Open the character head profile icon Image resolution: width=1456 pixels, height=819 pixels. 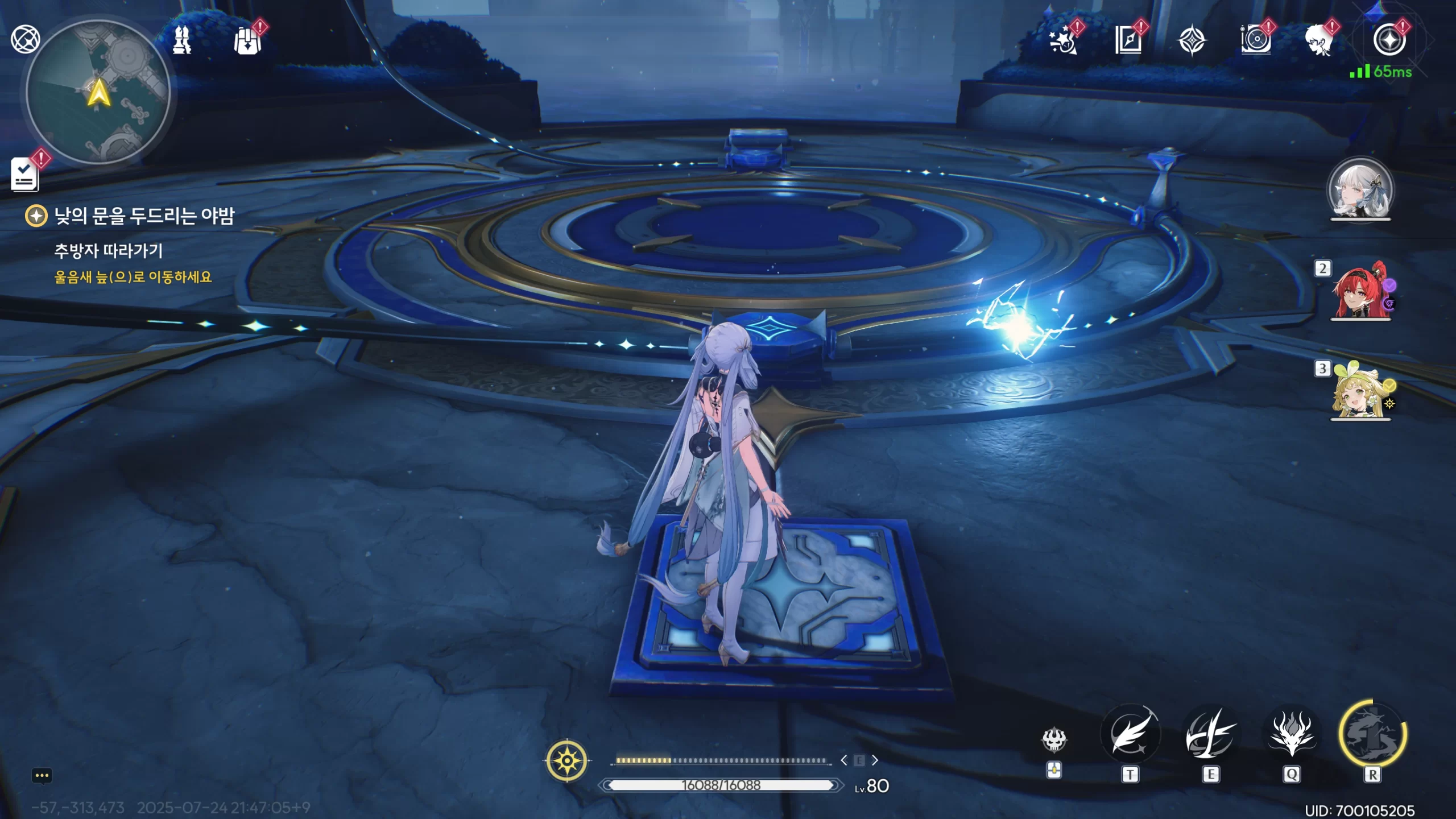pyautogui.click(x=1319, y=40)
